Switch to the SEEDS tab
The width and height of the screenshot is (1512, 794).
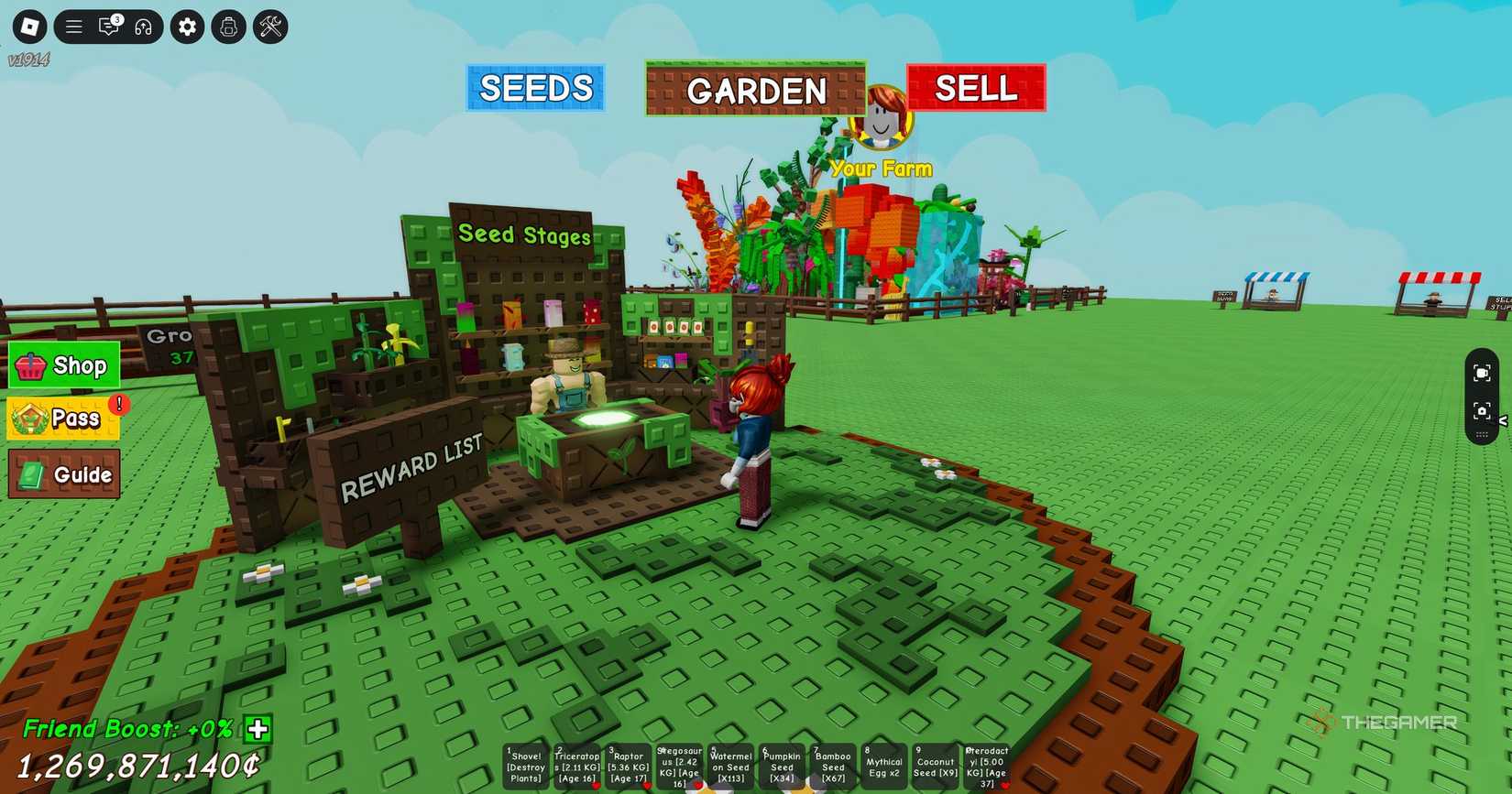pos(535,88)
